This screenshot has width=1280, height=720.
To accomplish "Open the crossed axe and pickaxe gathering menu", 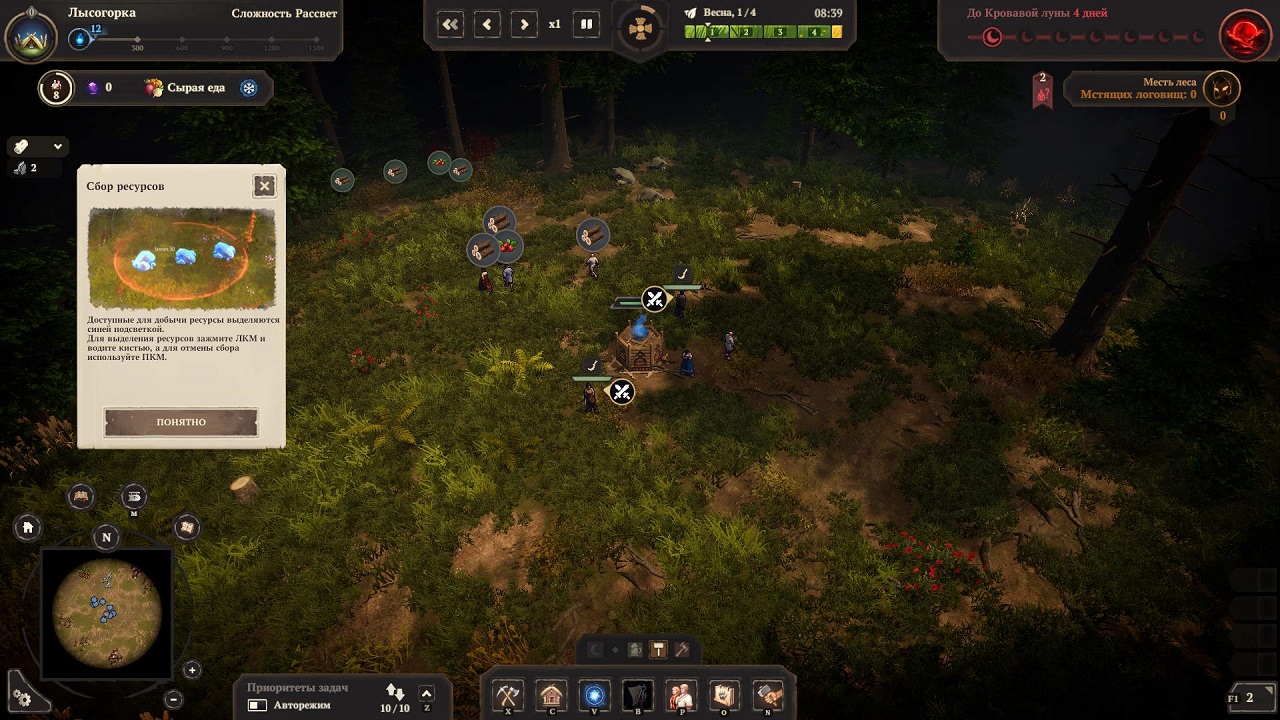I will coord(509,695).
